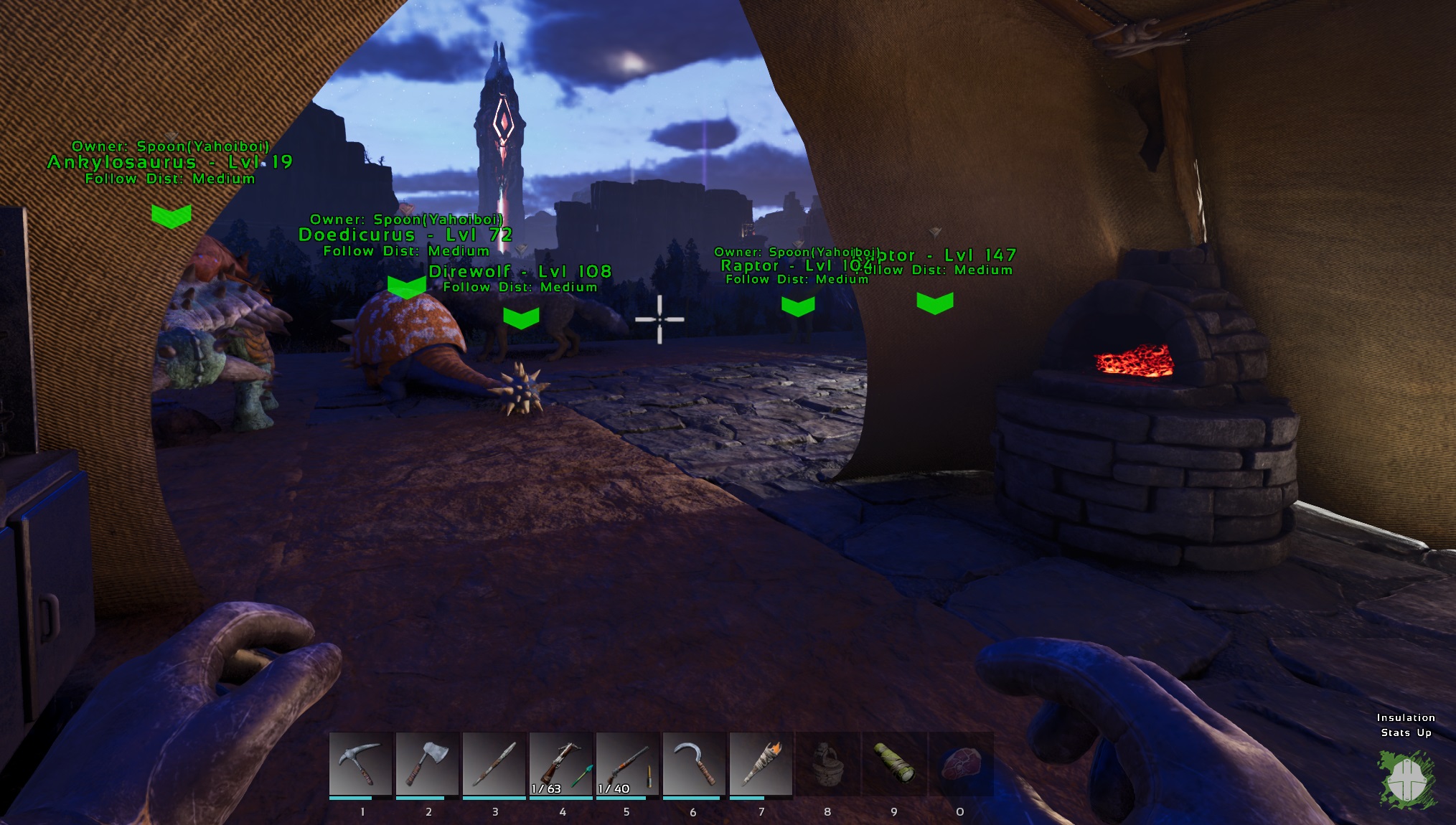The width and height of the screenshot is (1456, 825).
Task: Select the metal hatchet in slot 2
Action: tap(426, 764)
